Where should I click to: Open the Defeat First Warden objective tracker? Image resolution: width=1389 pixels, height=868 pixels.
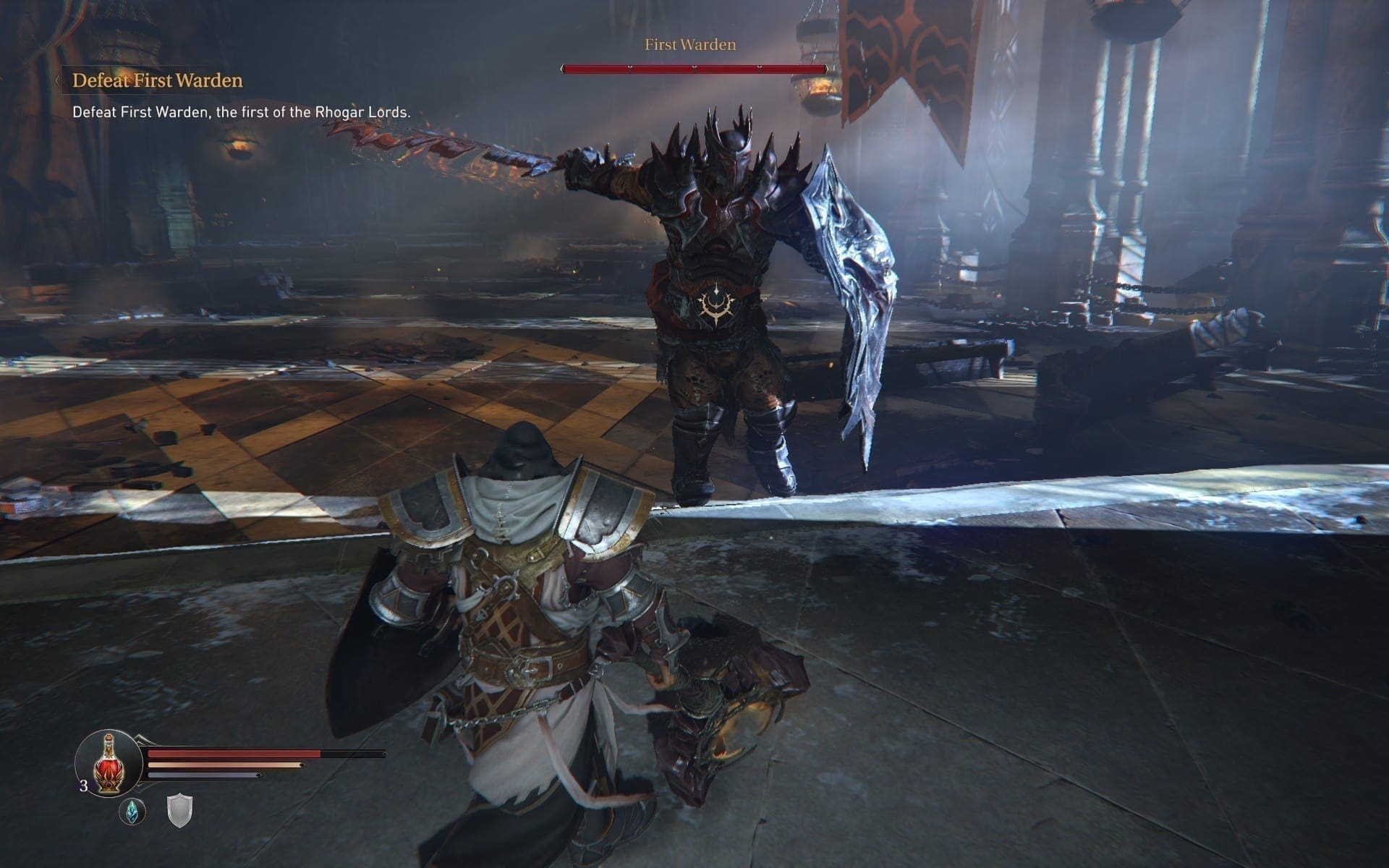157,80
